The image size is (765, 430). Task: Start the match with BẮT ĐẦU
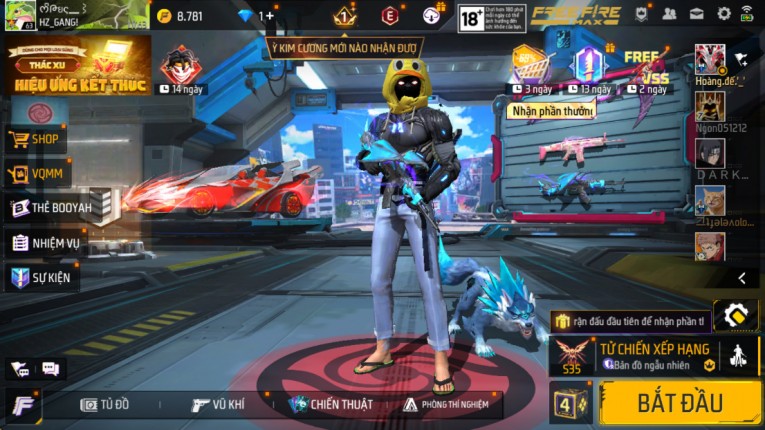pos(679,403)
